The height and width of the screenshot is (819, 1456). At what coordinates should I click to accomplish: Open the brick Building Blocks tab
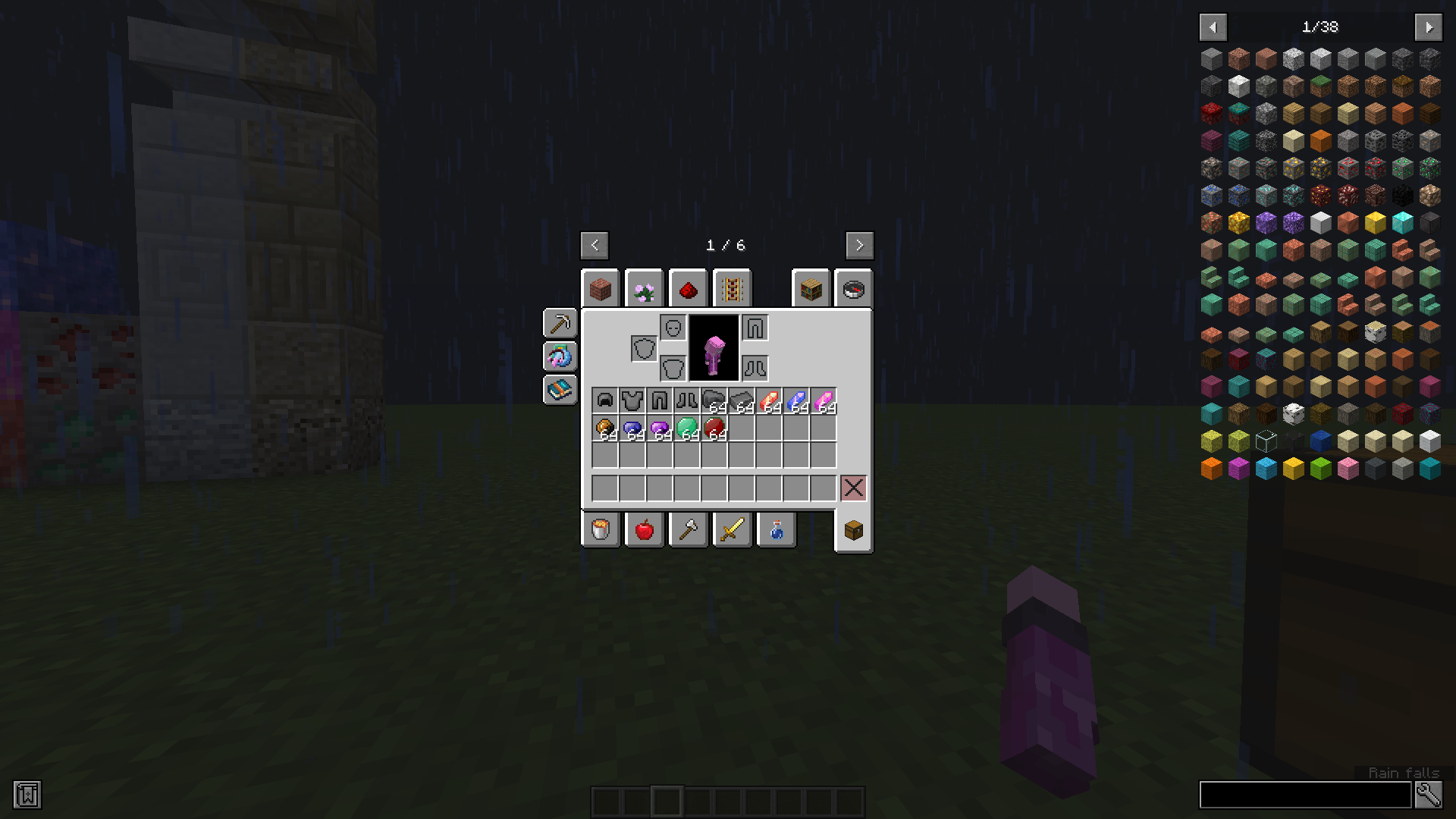point(601,288)
